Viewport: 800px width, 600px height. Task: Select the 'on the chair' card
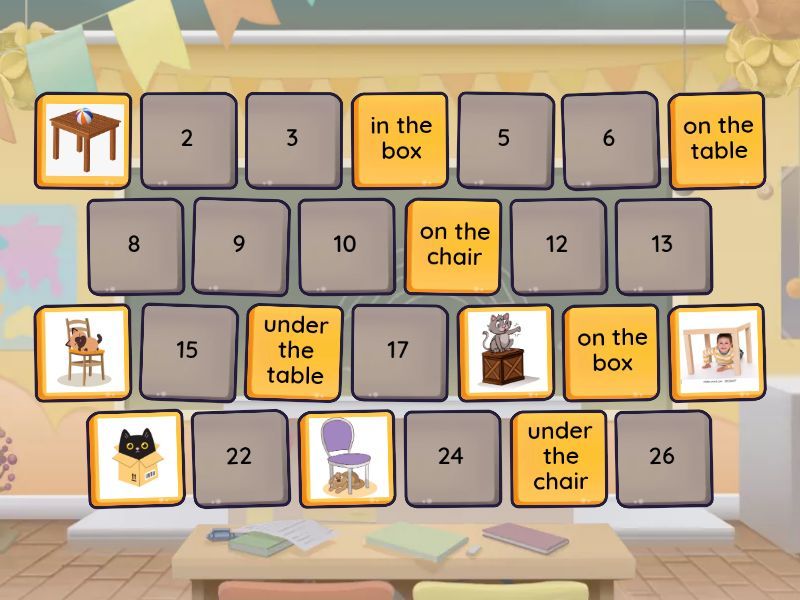[x=454, y=245]
